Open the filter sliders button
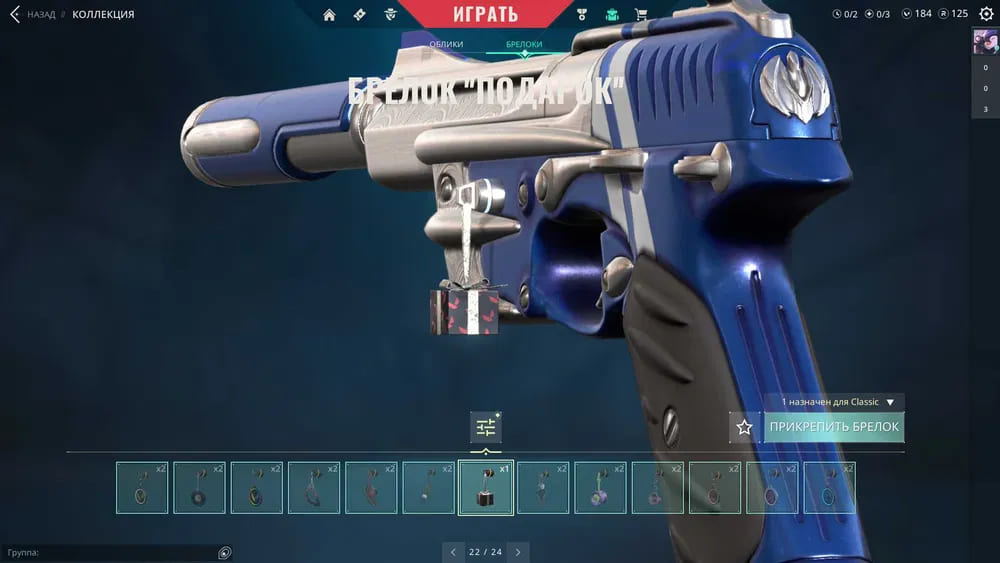The image size is (1000, 563). (486, 427)
